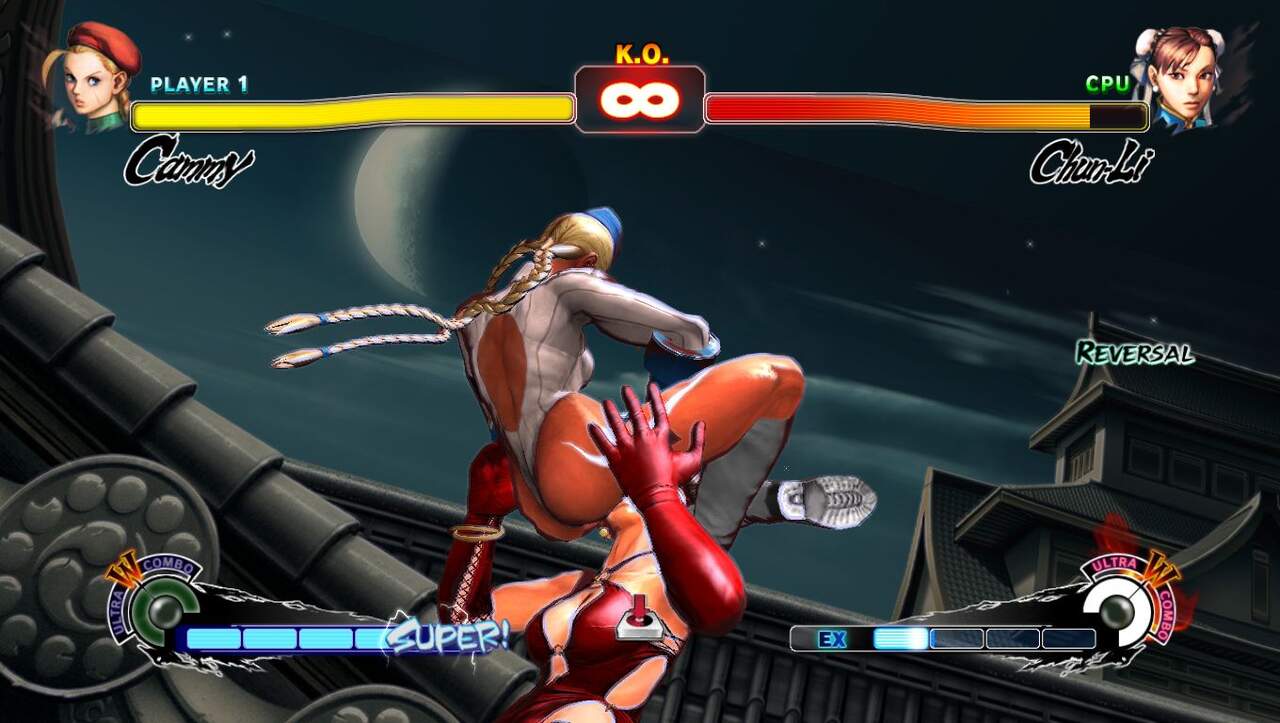Screen dimensions: 1280x723
Task: Click the red joystick icon
Action: (x=637, y=617)
